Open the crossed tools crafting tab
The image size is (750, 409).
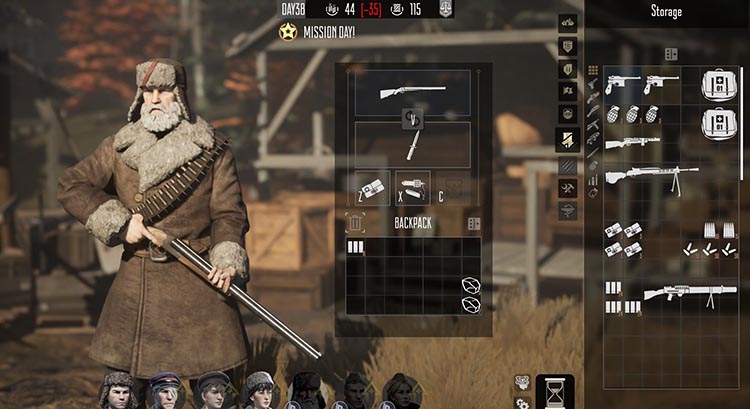pos(567,186)
